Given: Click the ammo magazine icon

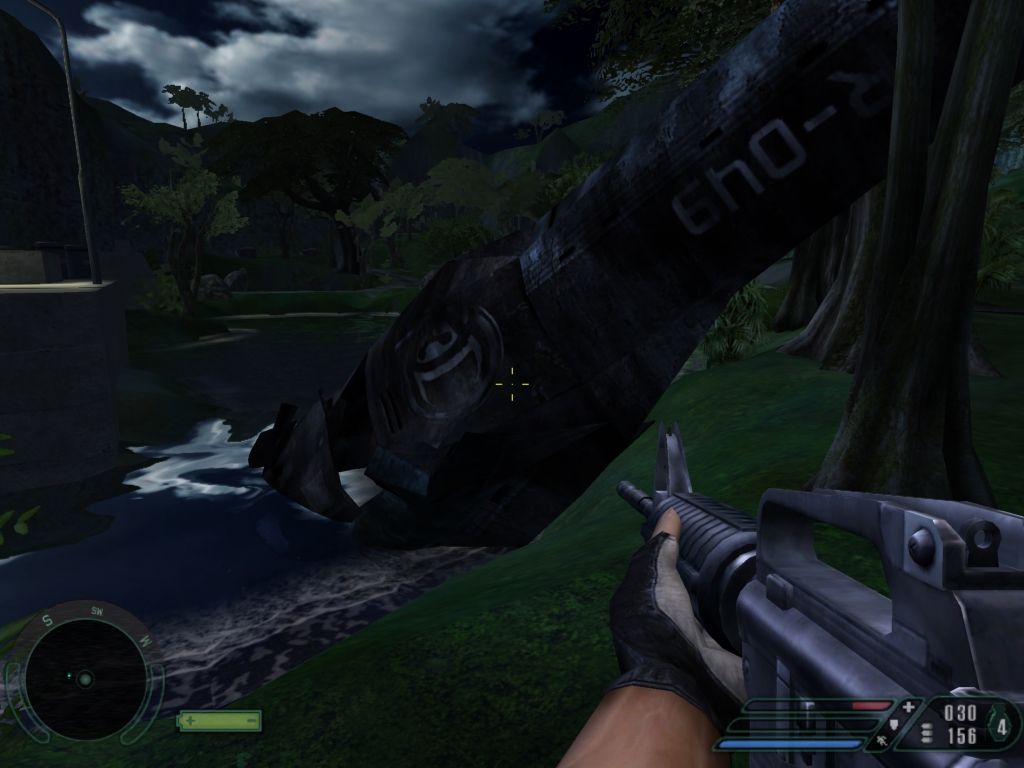Looking at the screenshot, I should [x=927, y=735].
